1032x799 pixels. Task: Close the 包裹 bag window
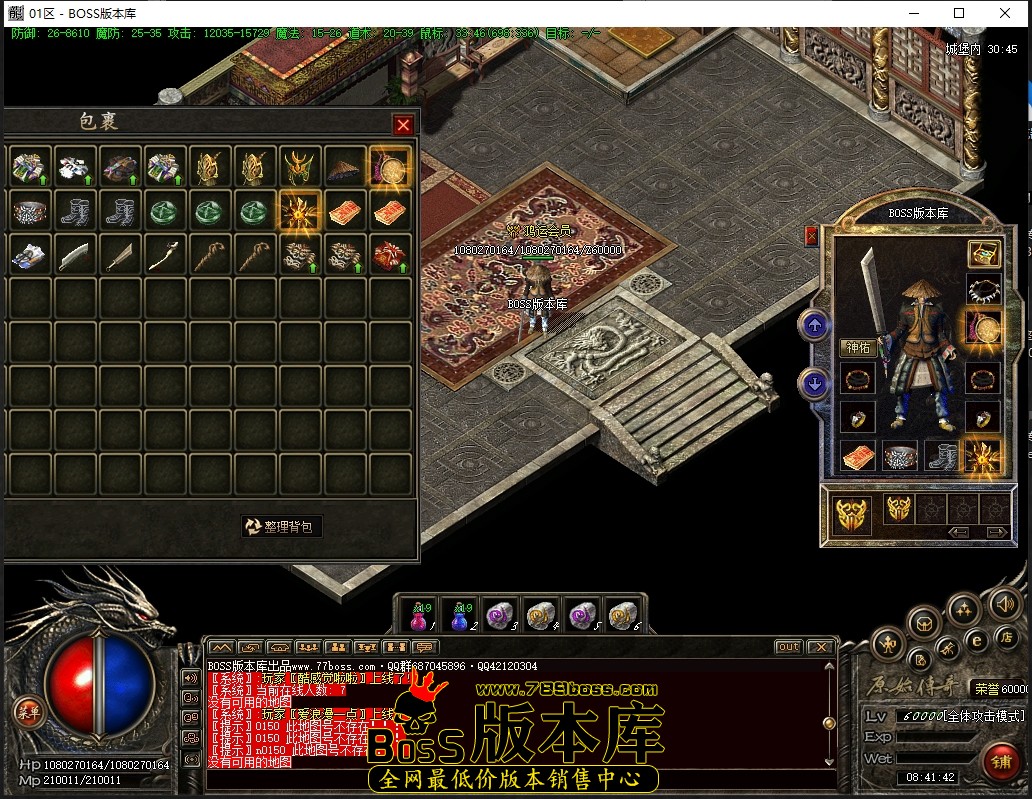(403, 125)
